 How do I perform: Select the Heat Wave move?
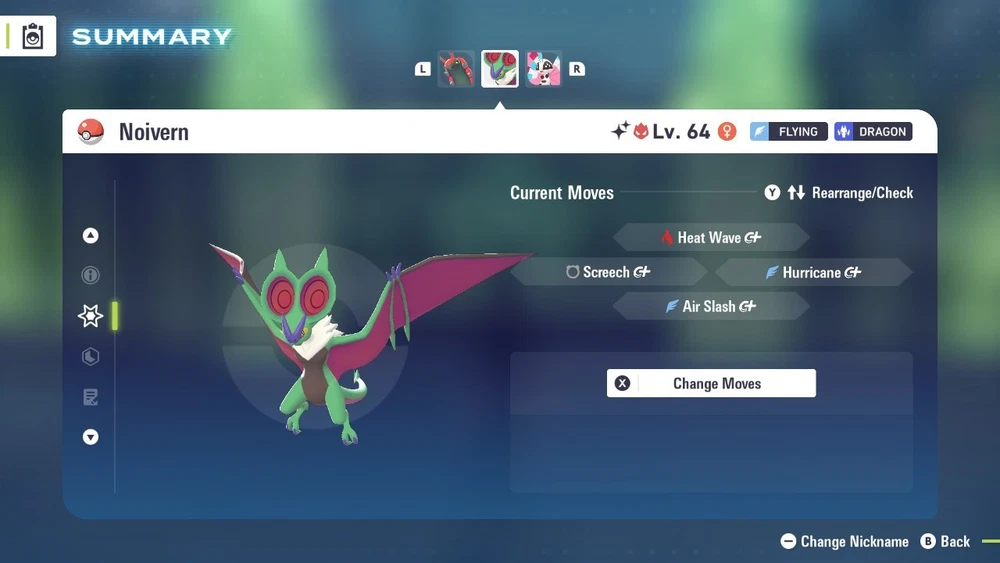click(x=710, y=238)
